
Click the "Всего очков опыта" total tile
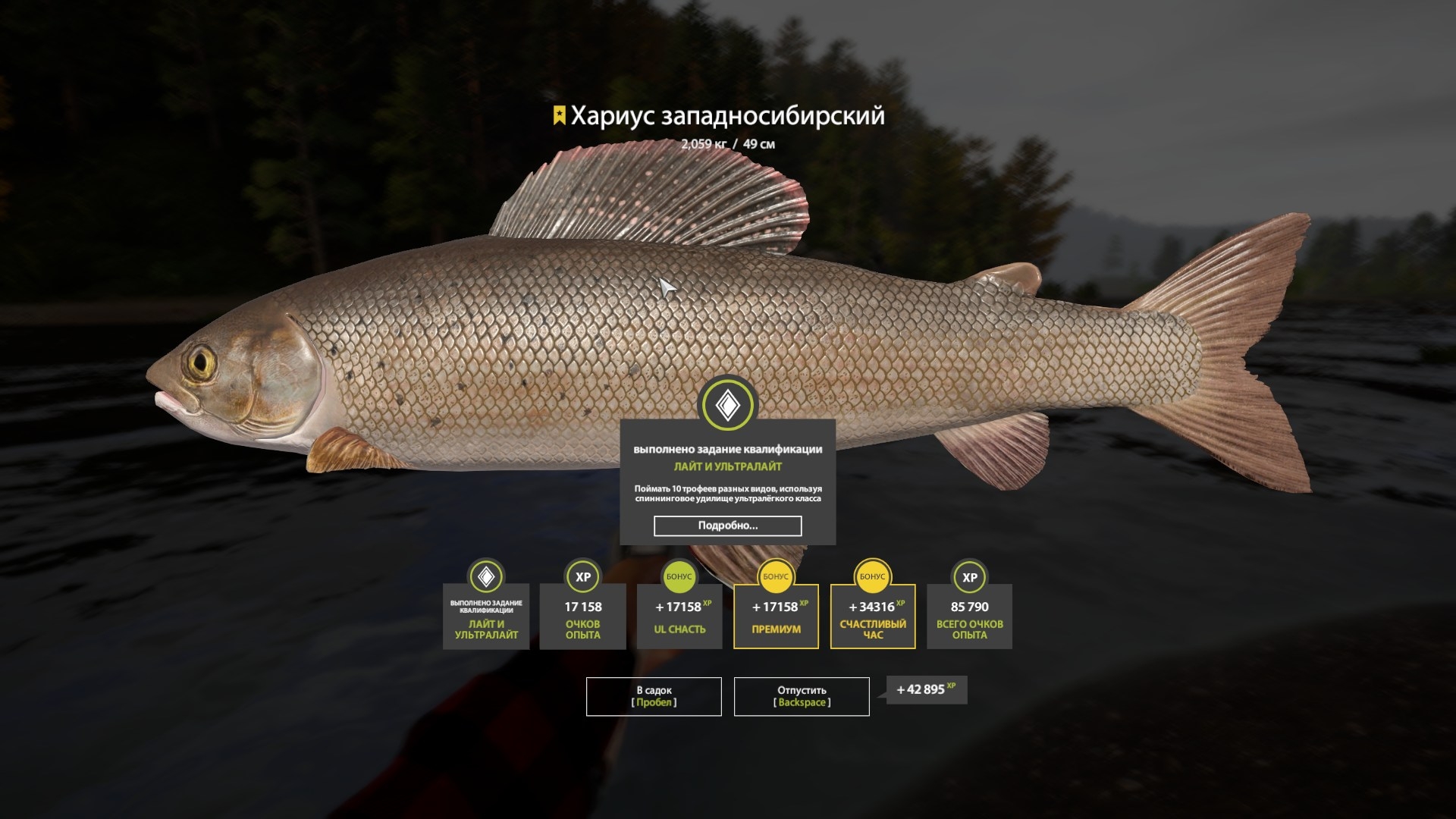point(969,616)
